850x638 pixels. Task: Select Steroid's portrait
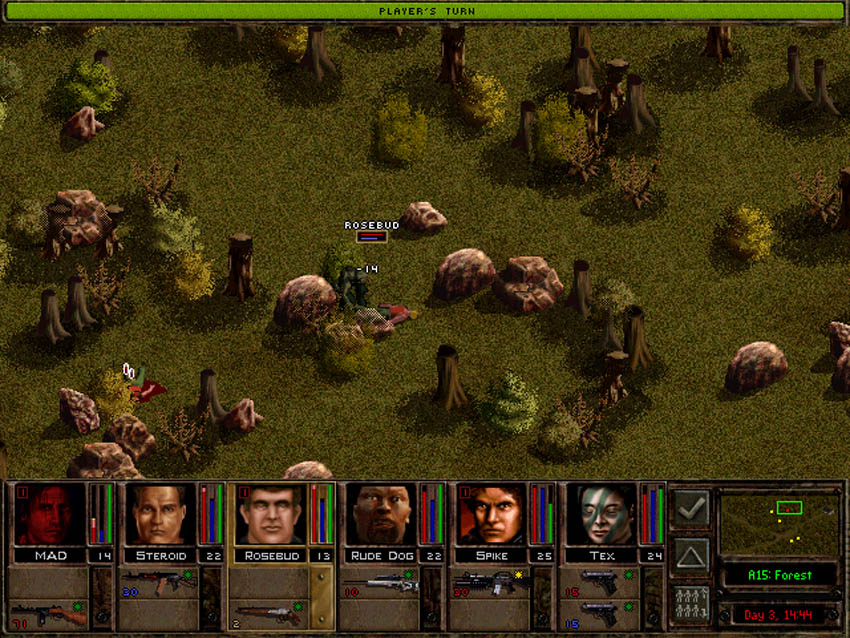pyautogui.click(x=159, y=514)
